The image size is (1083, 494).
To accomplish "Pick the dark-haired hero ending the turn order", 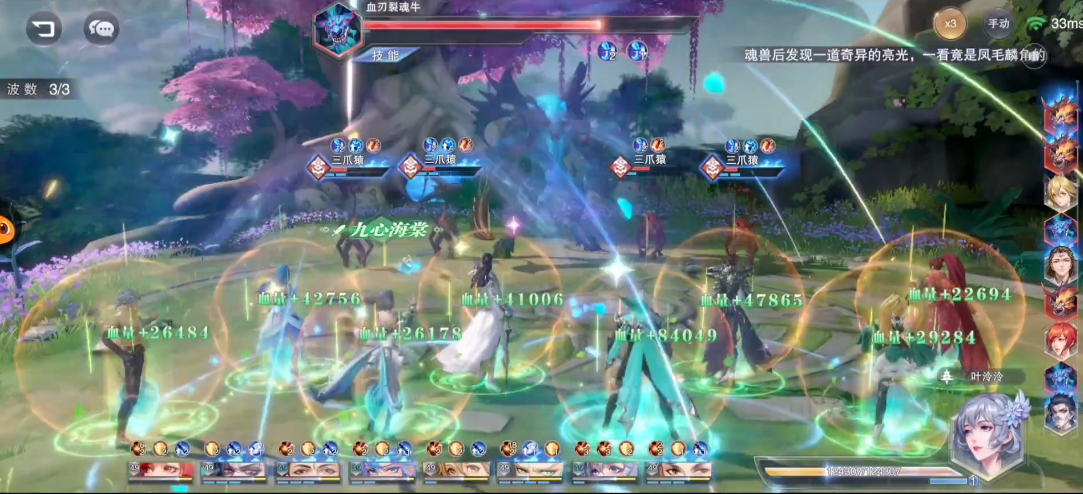I will [1060, 414].
